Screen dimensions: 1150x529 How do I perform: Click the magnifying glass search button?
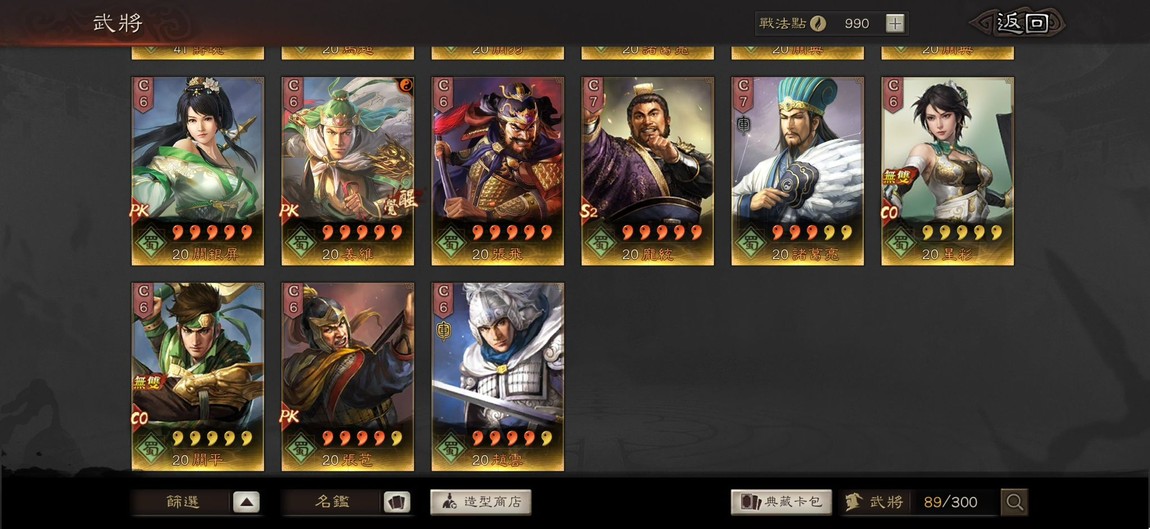[x=1014, y=502]
